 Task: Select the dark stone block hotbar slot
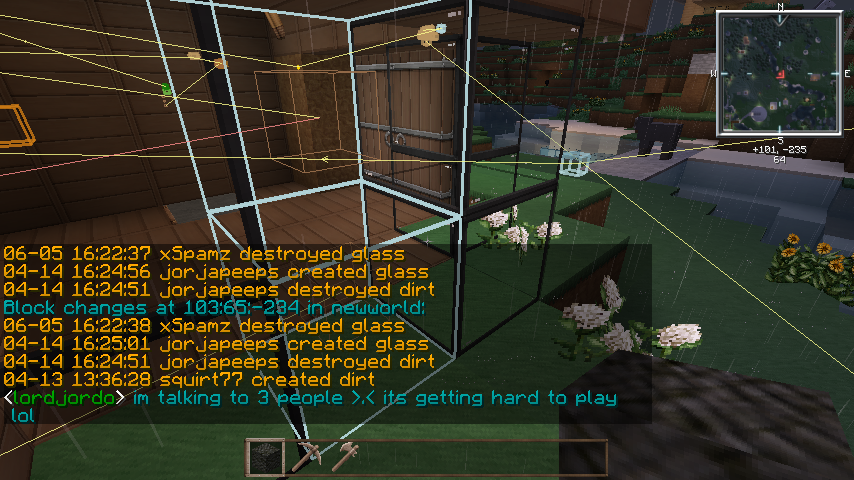pyautogui.click(x=266, y=457)
